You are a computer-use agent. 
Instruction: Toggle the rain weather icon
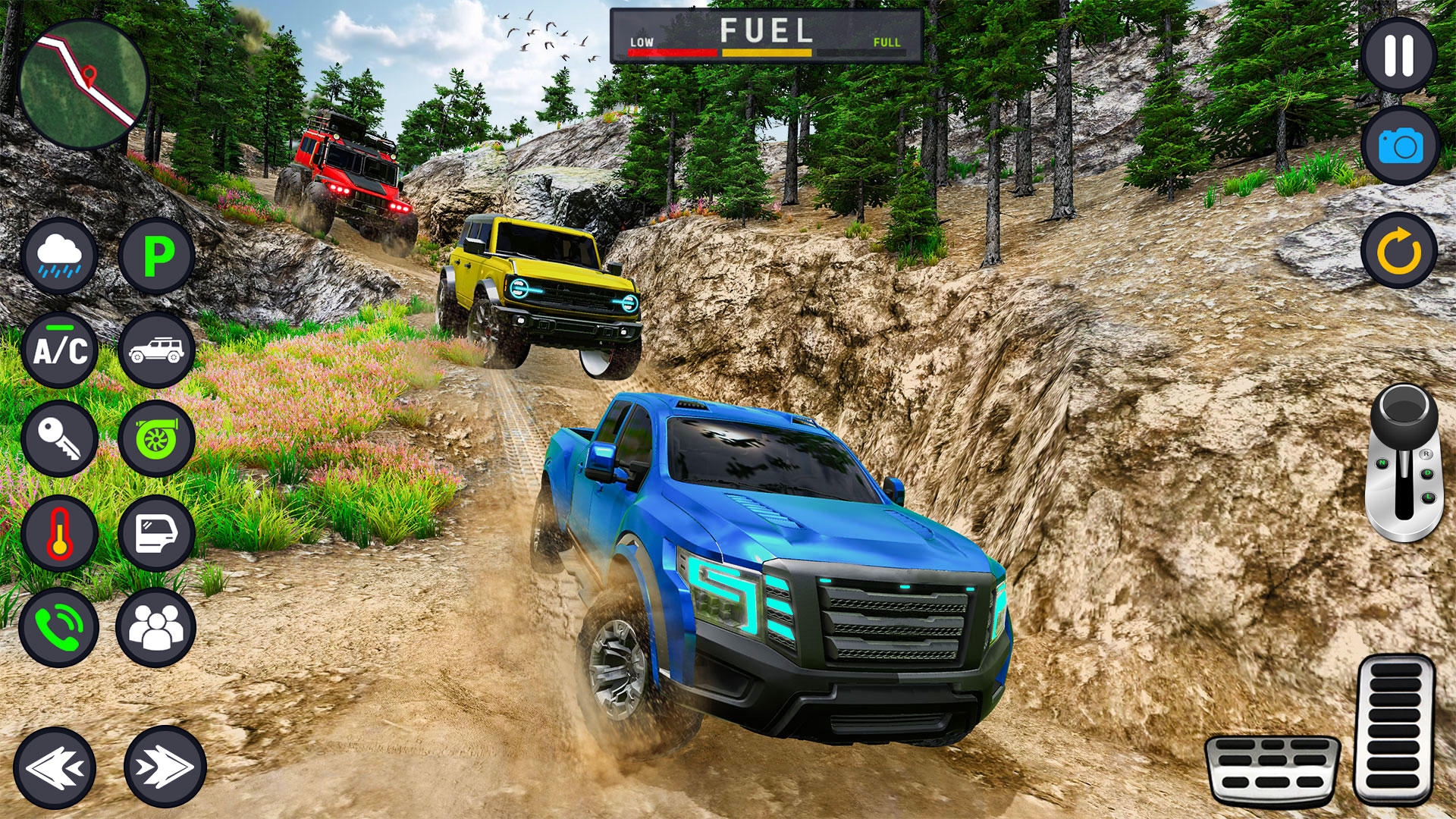tap(59, 256)
